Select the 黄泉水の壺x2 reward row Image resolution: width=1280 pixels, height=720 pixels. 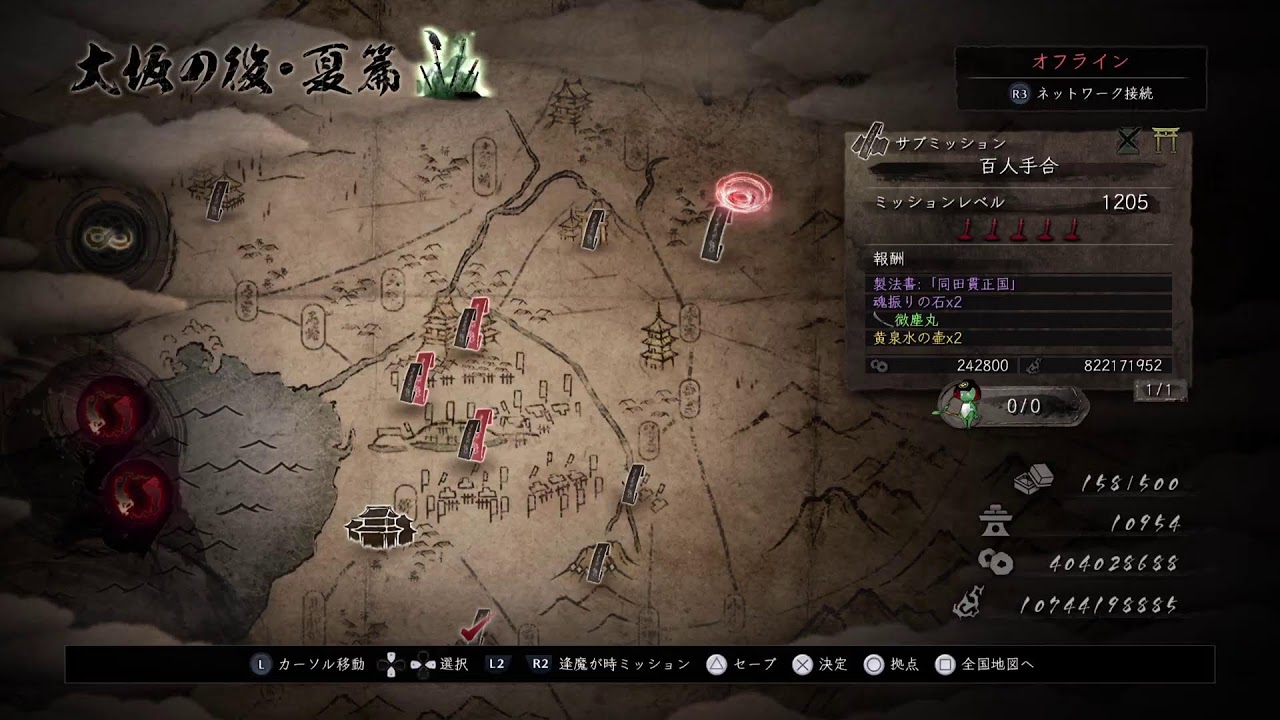[1020, 338]
